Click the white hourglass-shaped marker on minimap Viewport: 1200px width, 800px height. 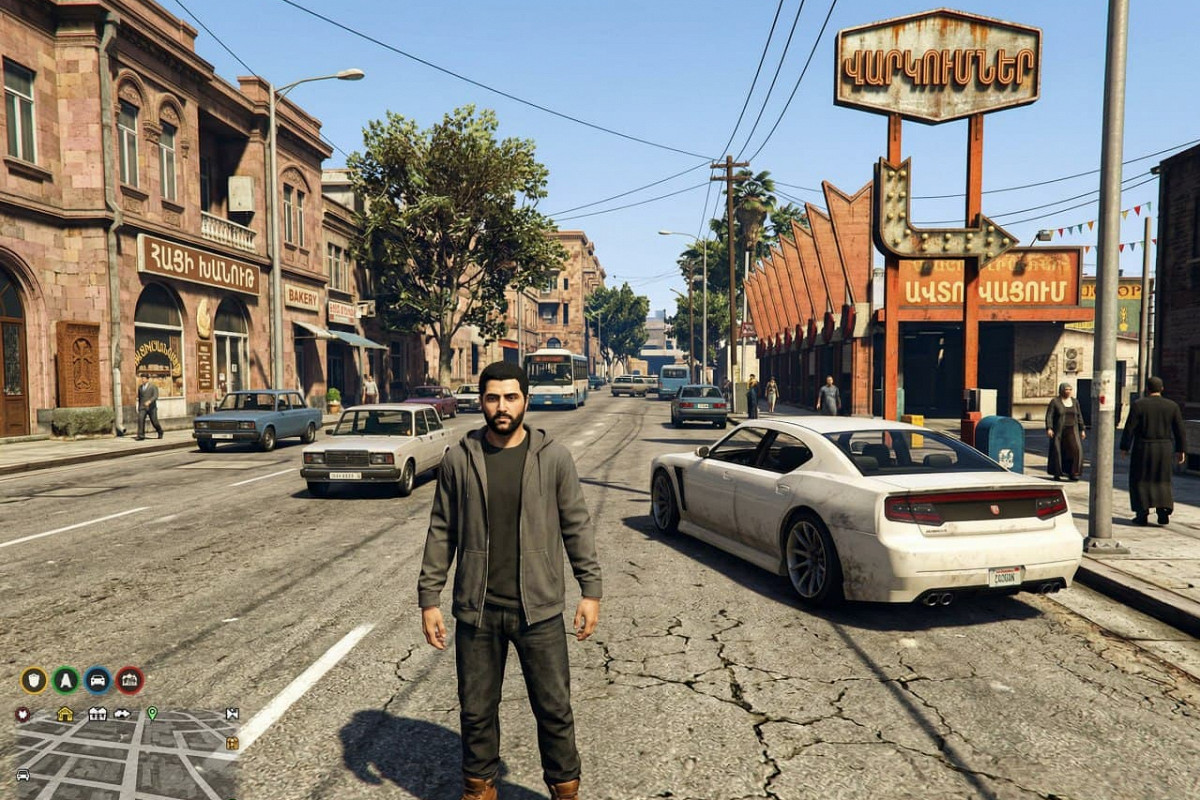coord(232,714)
